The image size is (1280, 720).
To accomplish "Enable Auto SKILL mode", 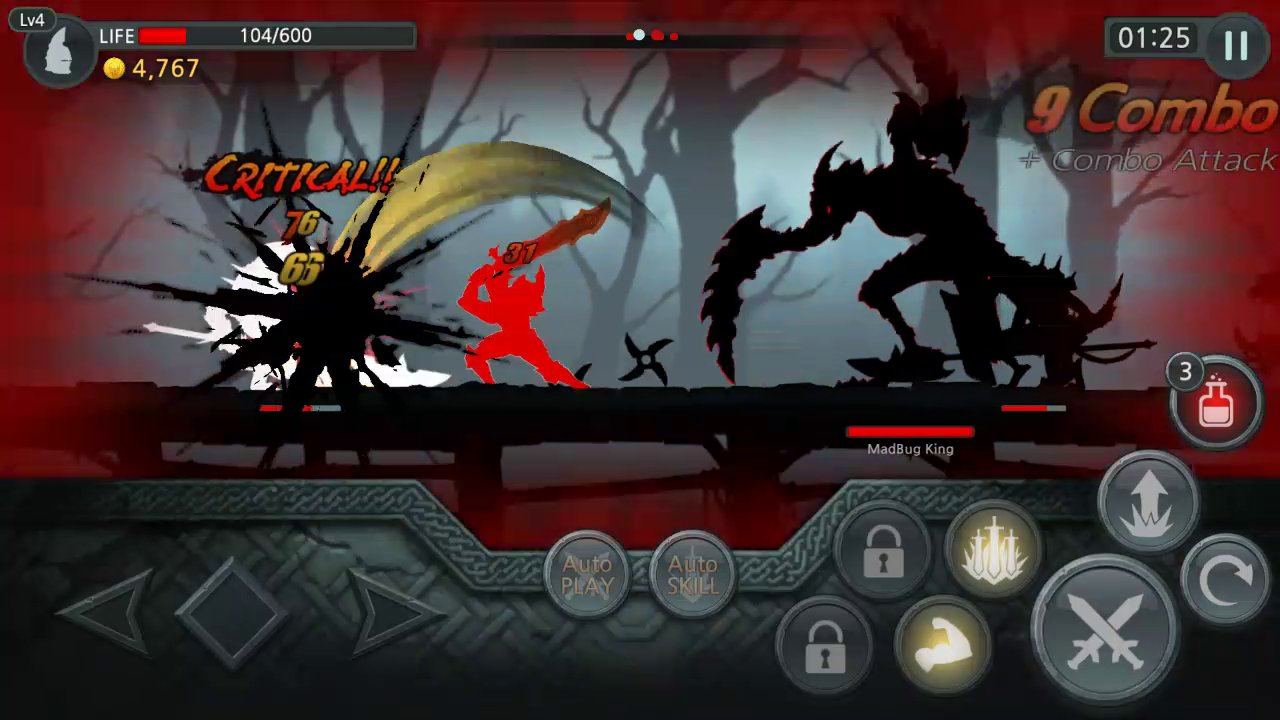I will coord(692,575).
